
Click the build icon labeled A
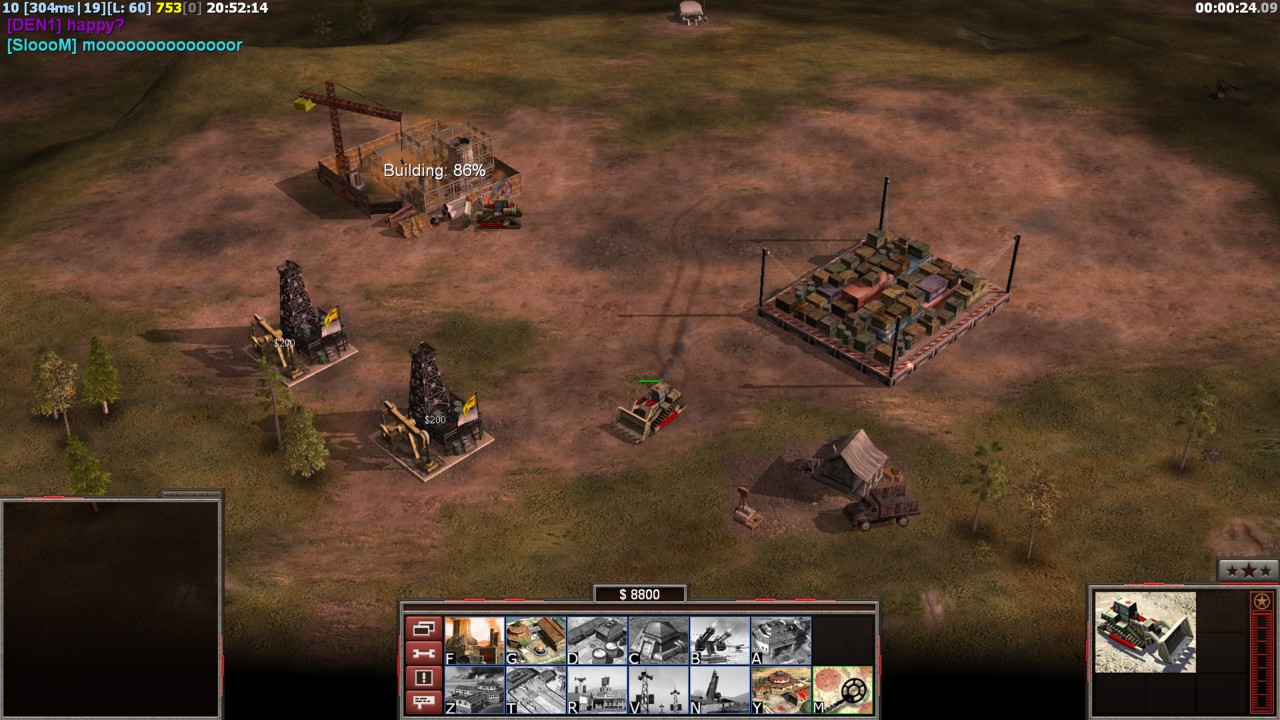coord(781,641)
